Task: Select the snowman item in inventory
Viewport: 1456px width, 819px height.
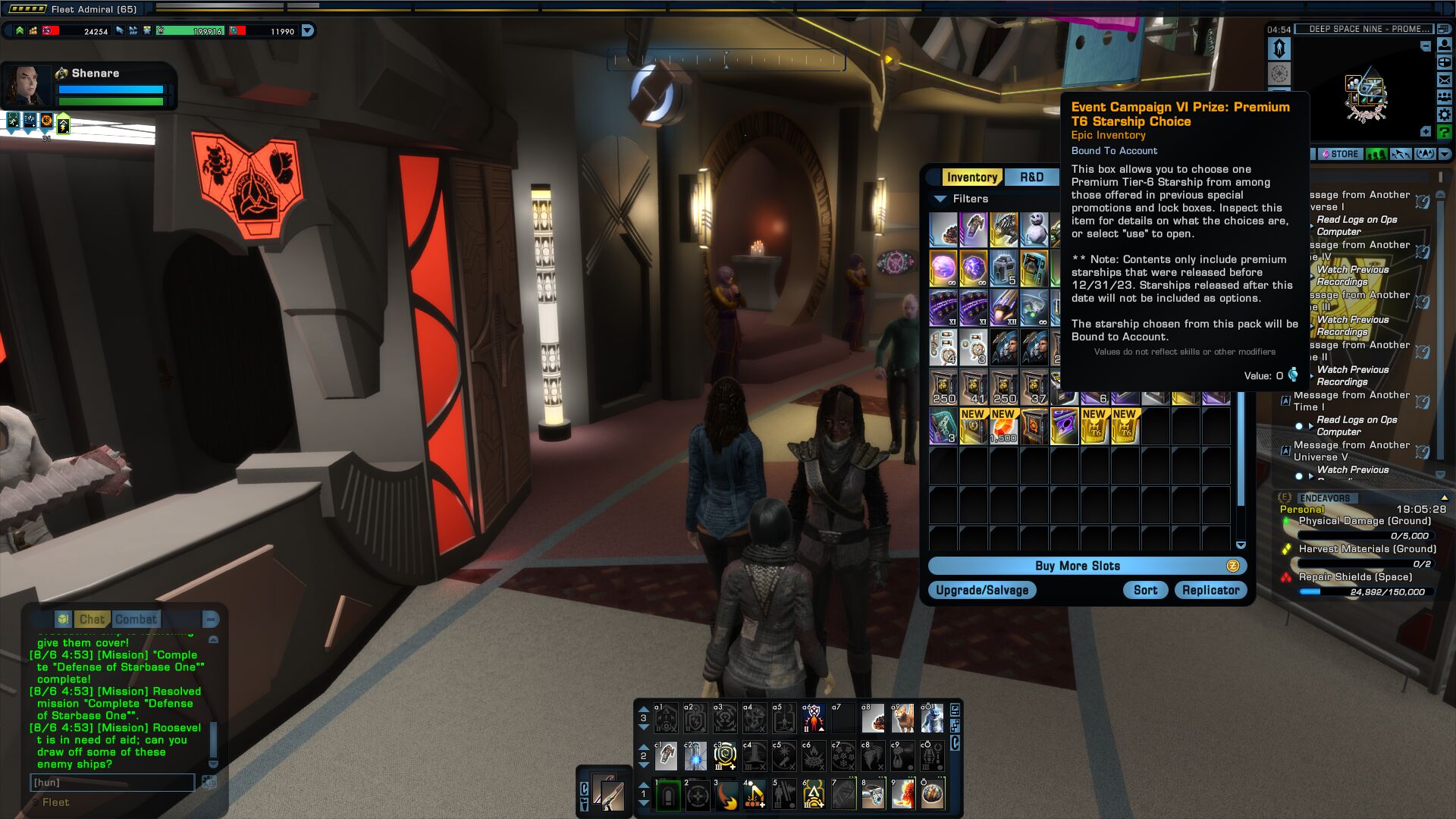Action: (1034, 230)
